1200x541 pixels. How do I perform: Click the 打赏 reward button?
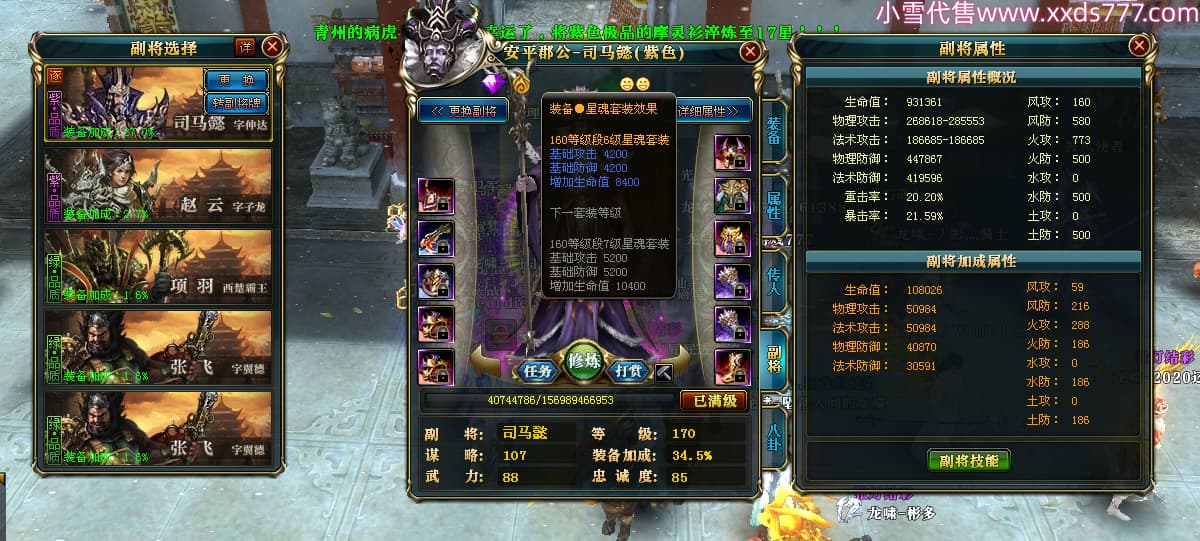626,370
